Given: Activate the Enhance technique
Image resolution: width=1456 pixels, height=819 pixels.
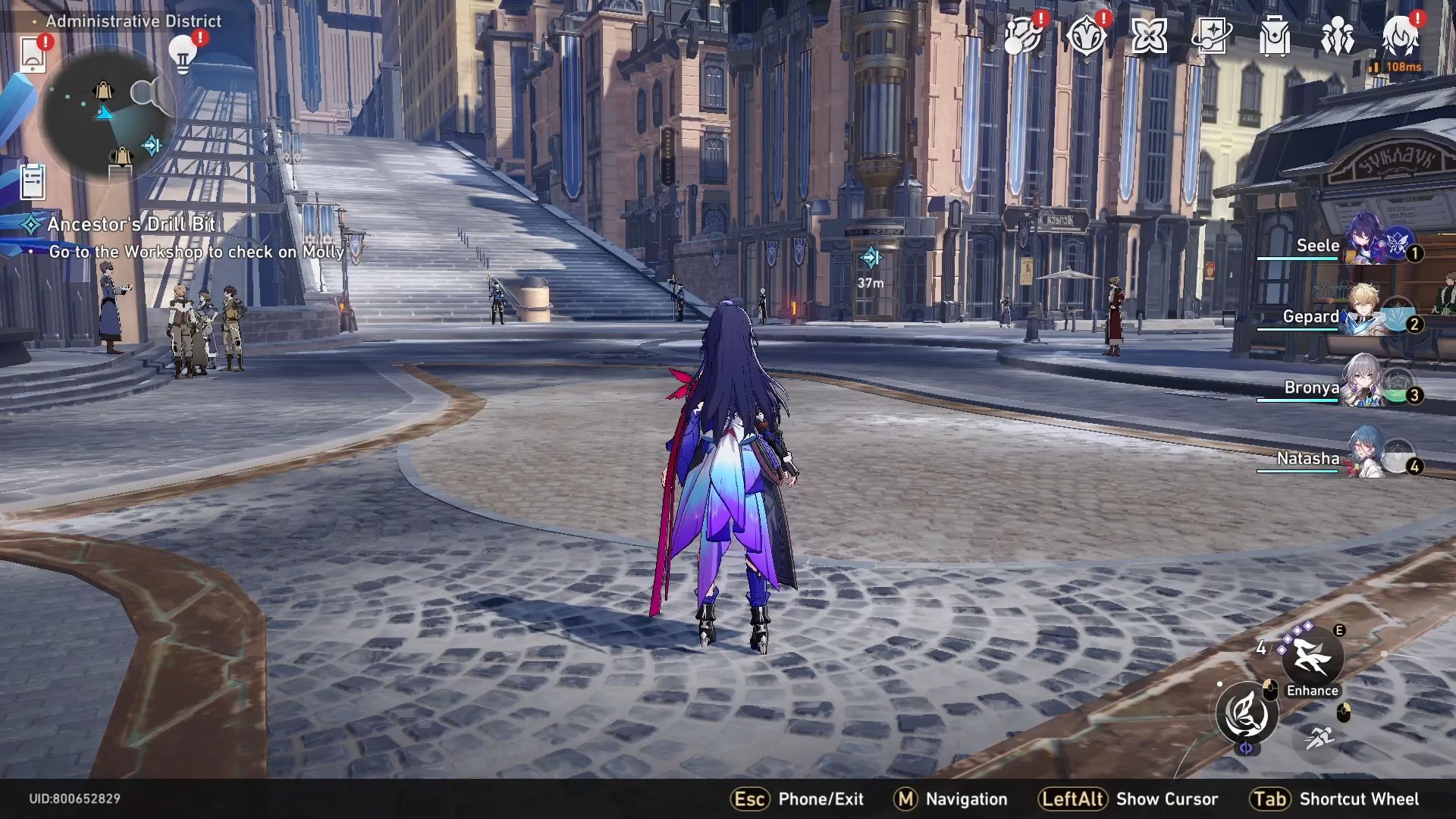Looking at the screenshot, I should (x=1312, y=657).
